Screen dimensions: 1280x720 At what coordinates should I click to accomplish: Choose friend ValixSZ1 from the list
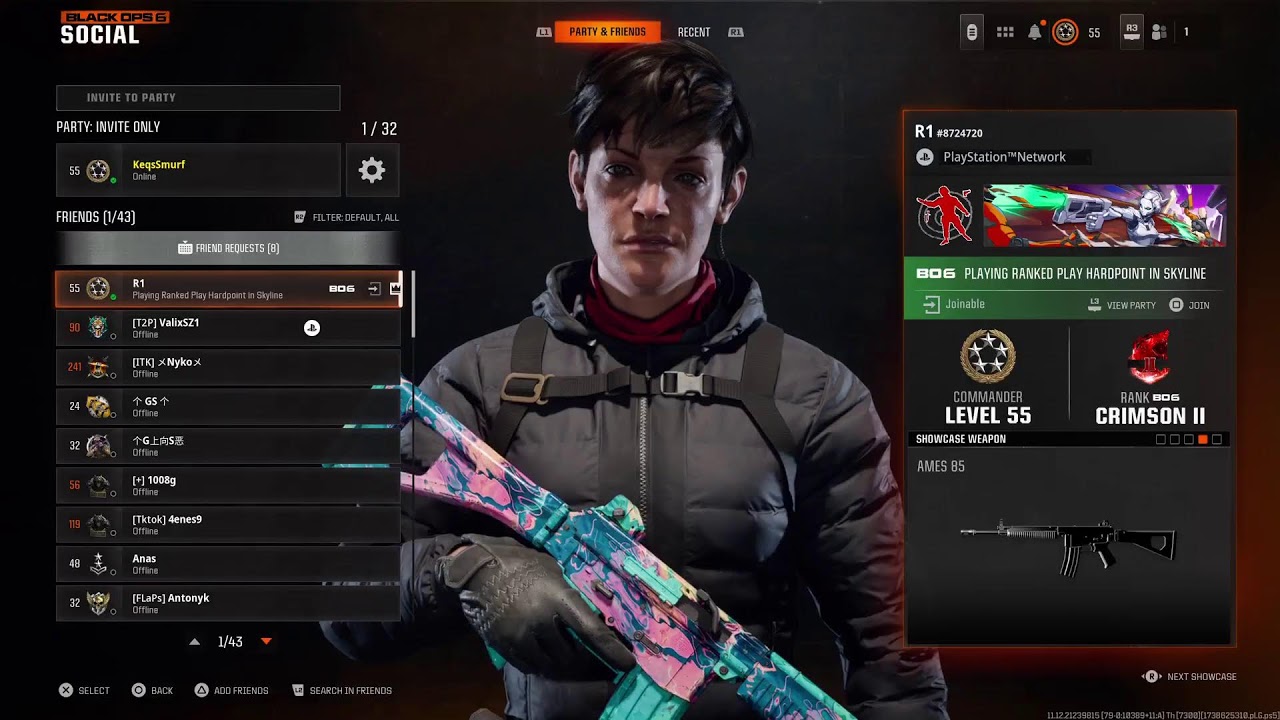point(228,328)
